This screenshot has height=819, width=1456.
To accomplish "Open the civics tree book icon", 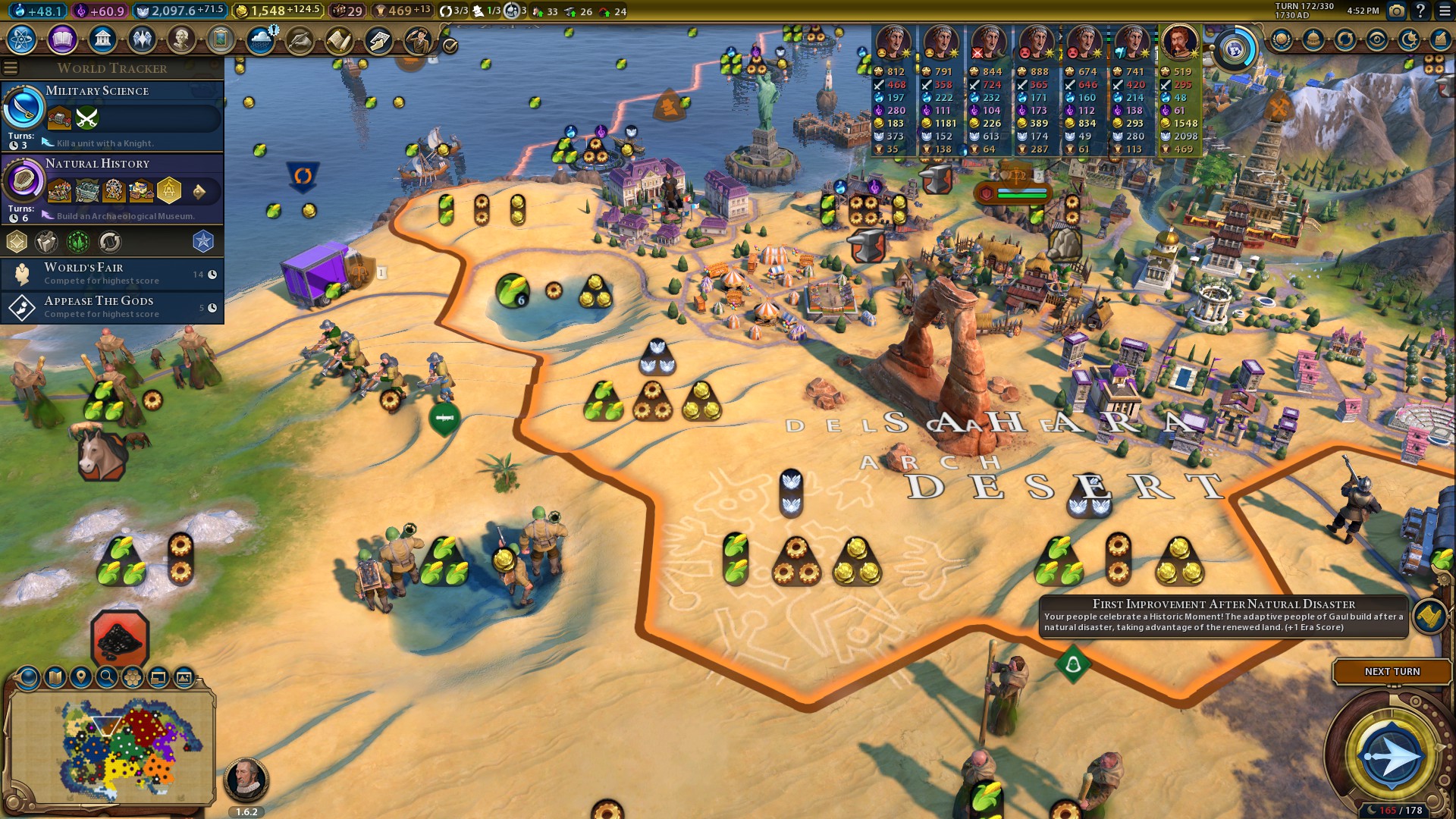I will coord(62,39).
